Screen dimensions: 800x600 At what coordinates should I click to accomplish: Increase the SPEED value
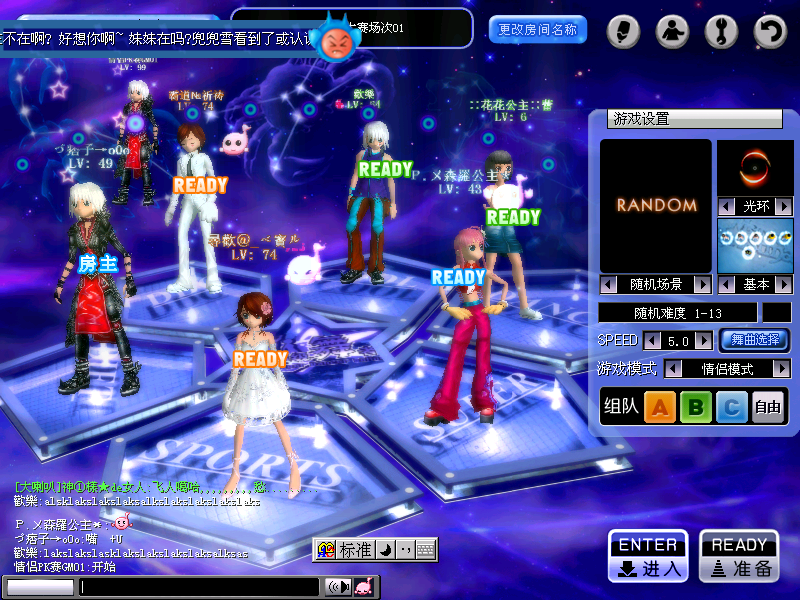pos(705,341)
